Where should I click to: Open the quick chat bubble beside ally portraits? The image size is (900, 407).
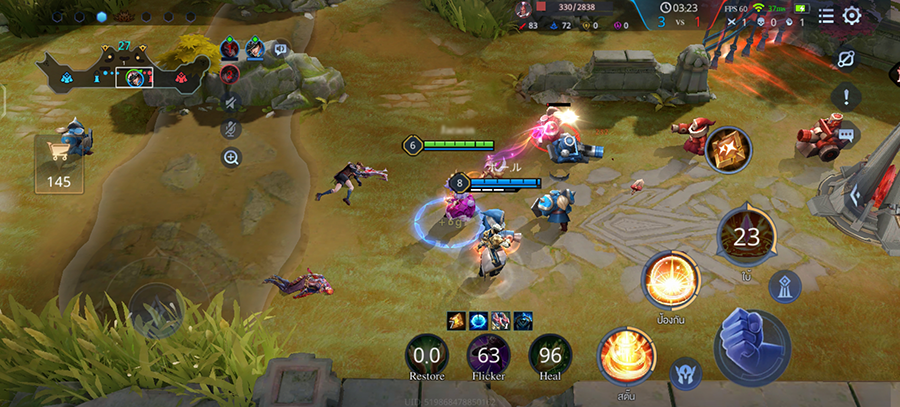pyautogui.click(x=281, y=48)
